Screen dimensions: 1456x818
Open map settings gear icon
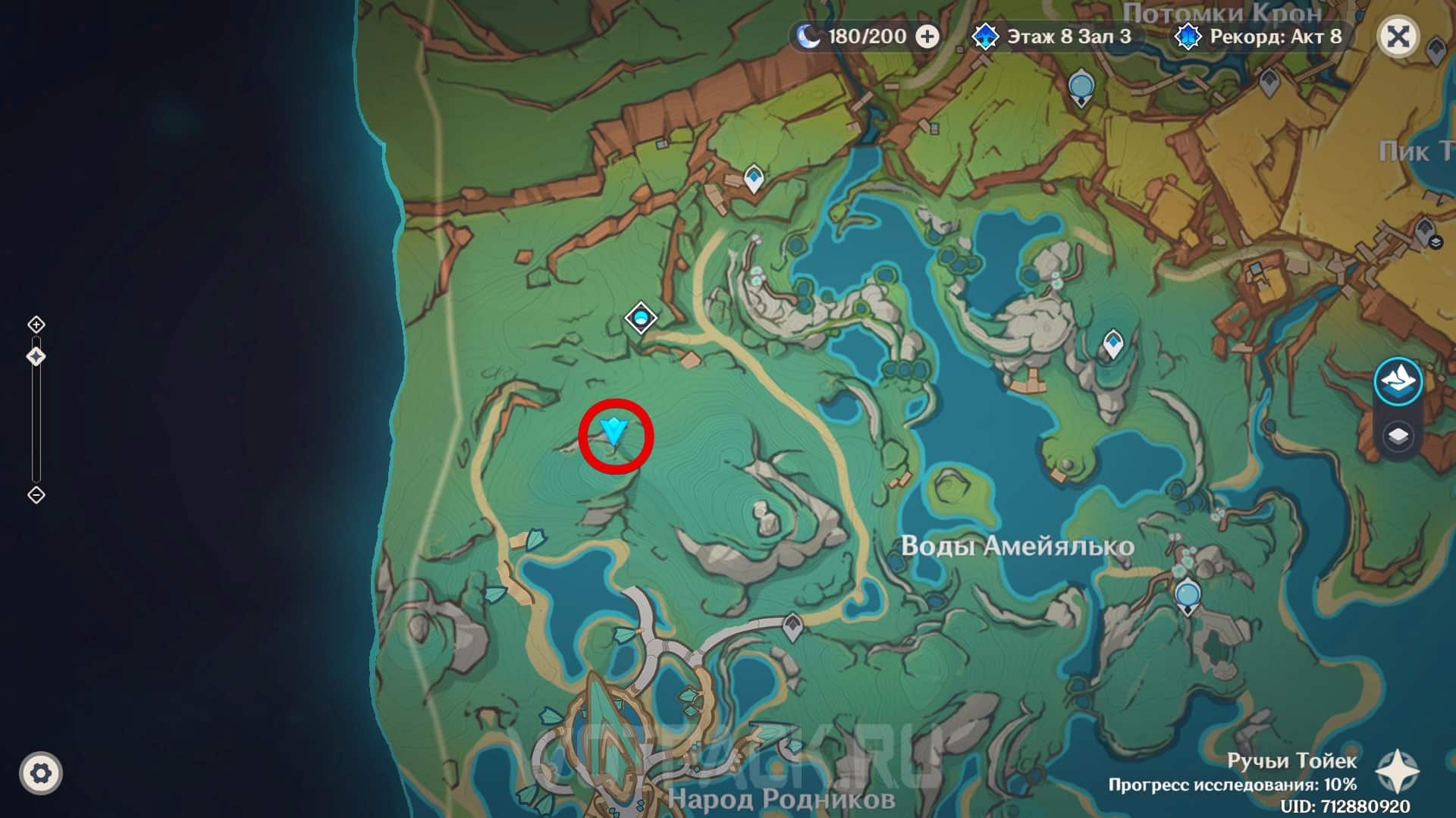click(41, 773)
